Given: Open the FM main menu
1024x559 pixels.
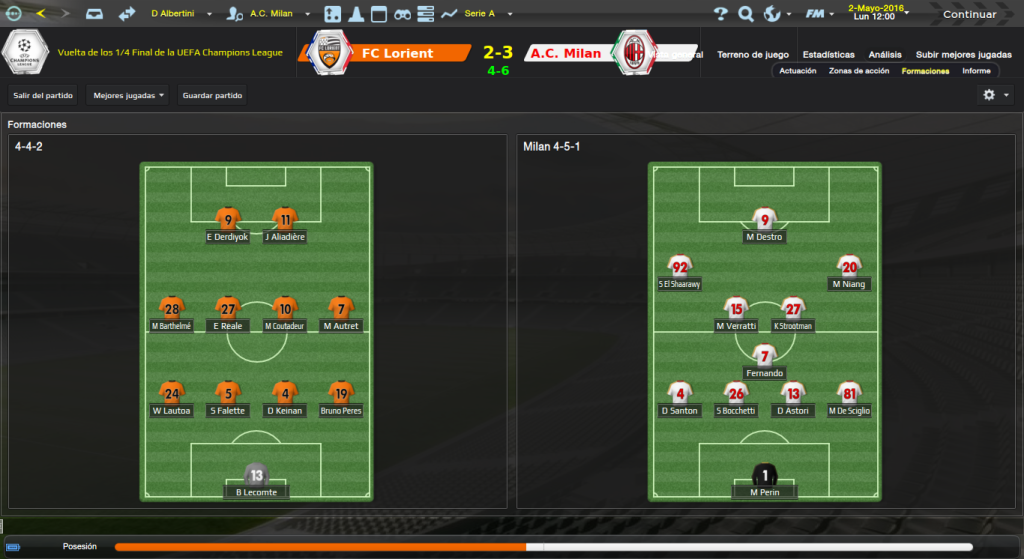Looking at the screenshot, I should pyautogui.click(x=819, y=14).
